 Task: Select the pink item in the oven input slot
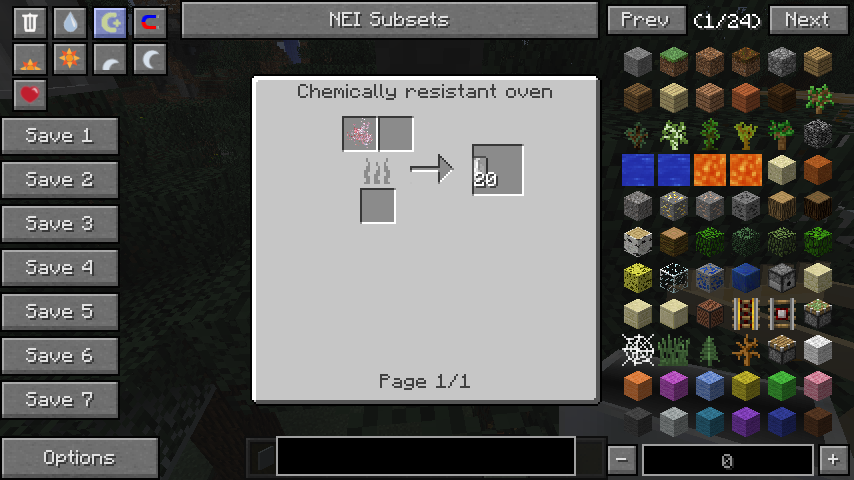pyautogui.click(x=360, y=134)
